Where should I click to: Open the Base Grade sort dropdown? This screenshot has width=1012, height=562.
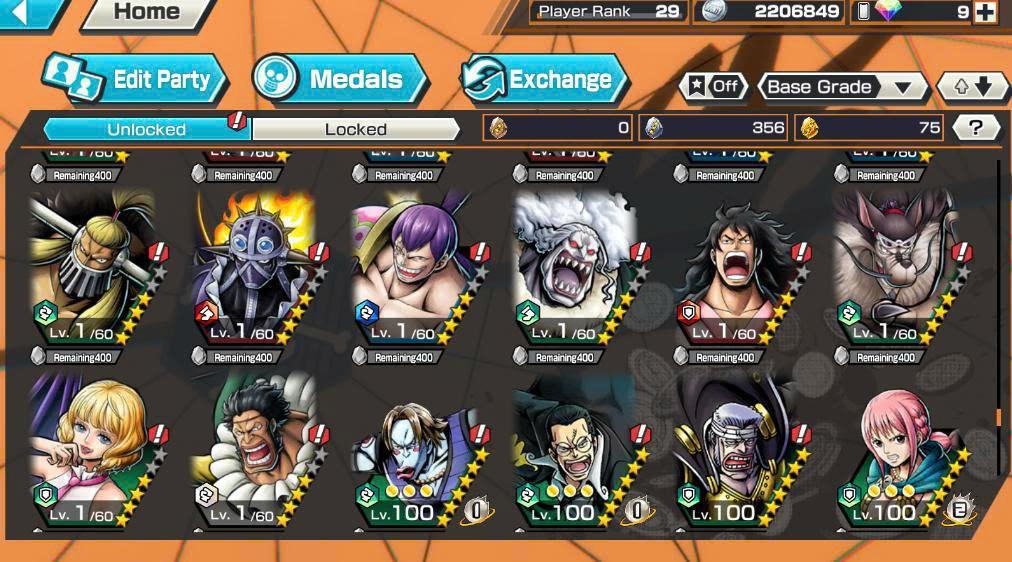coord(841,87)
